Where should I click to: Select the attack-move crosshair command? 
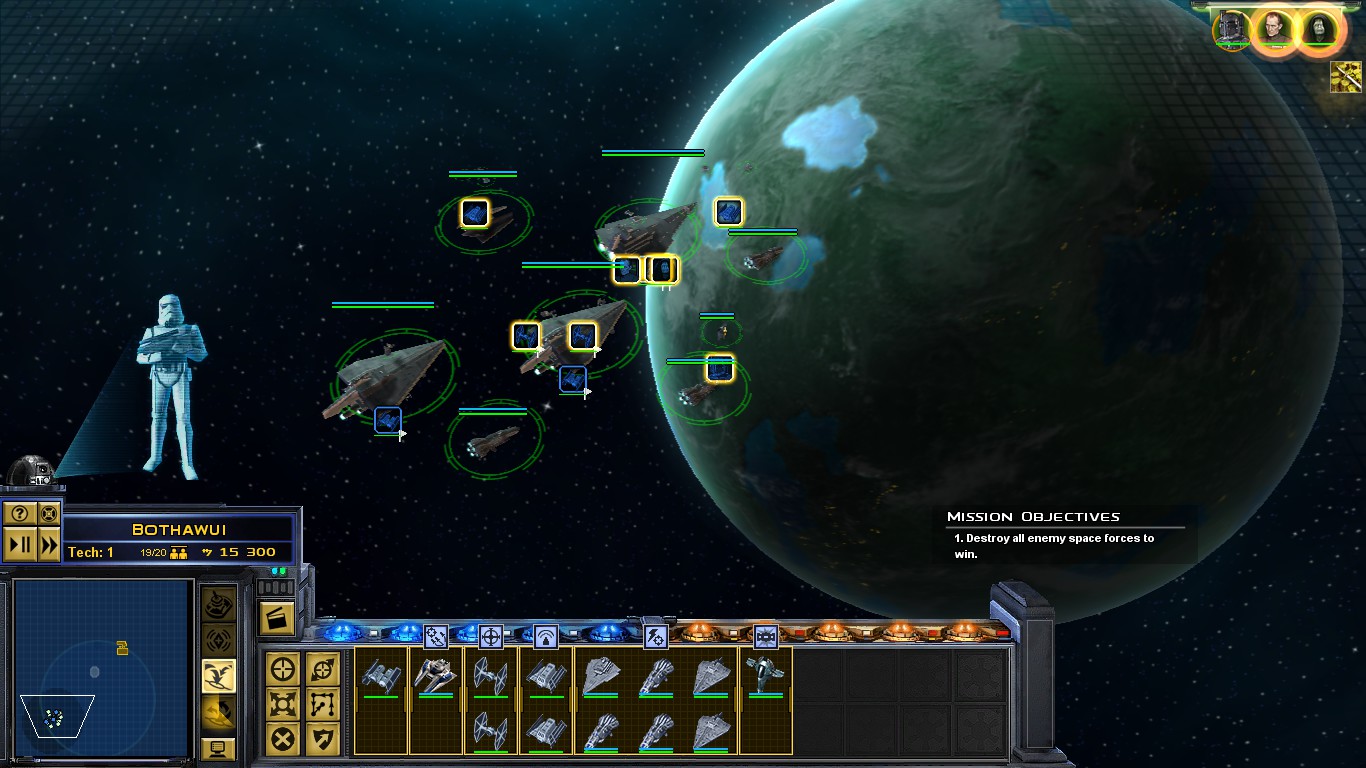point(284,669)
